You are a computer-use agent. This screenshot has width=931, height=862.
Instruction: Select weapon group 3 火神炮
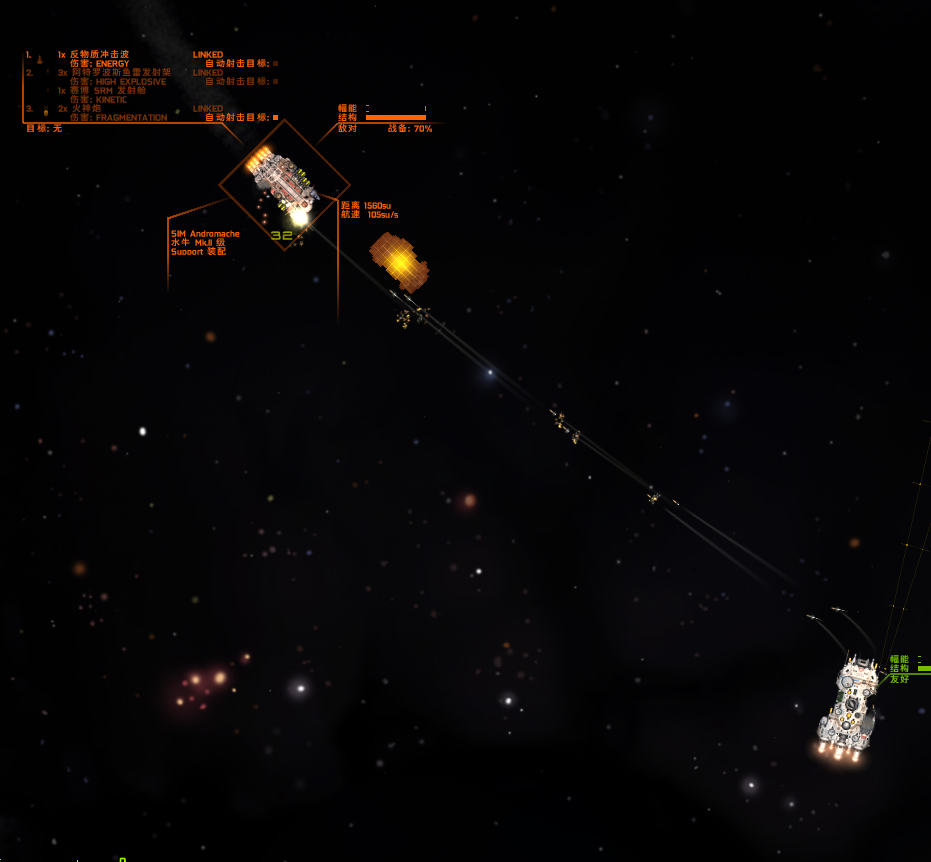click(86, 108)
